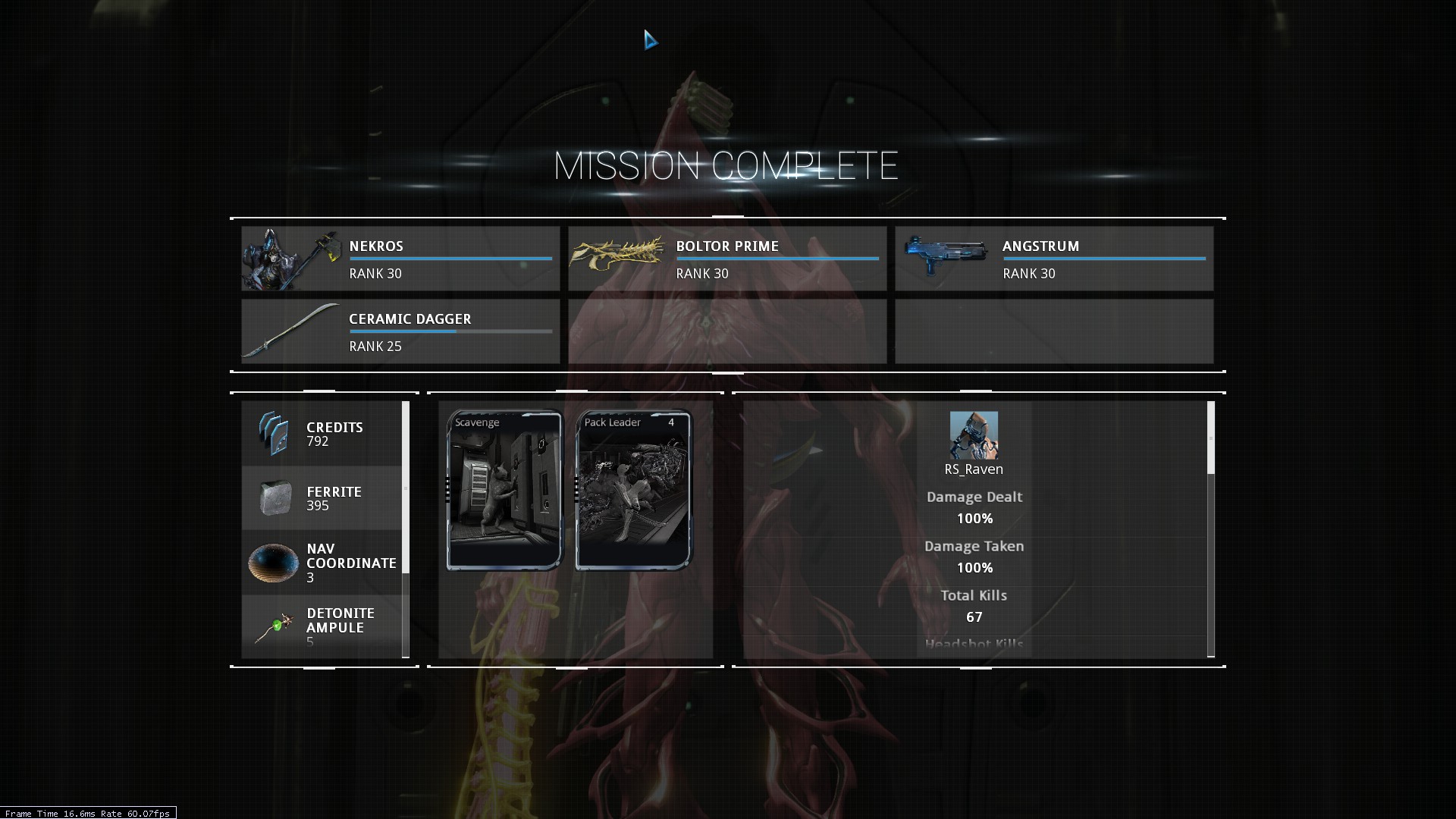Select the Scavenge mod card
1456x819 pixels.
[505, 490]
